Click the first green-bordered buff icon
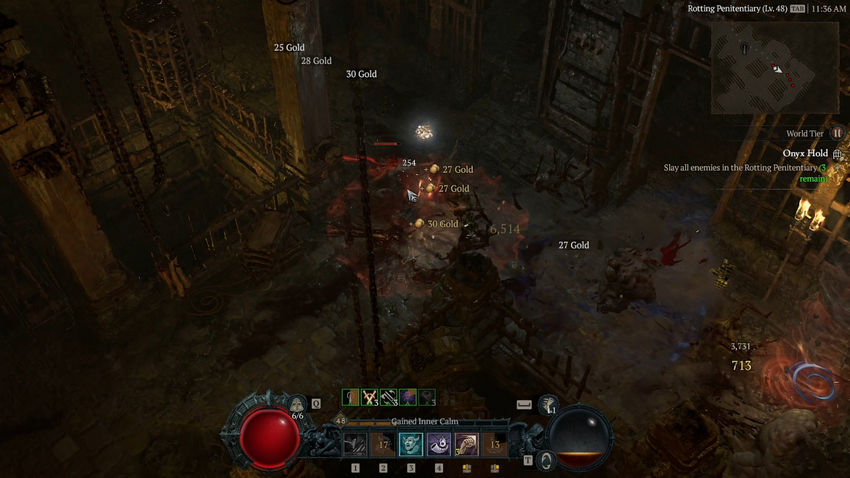The image size is (850, 478). pyautogui.click(x=351, y=397)
